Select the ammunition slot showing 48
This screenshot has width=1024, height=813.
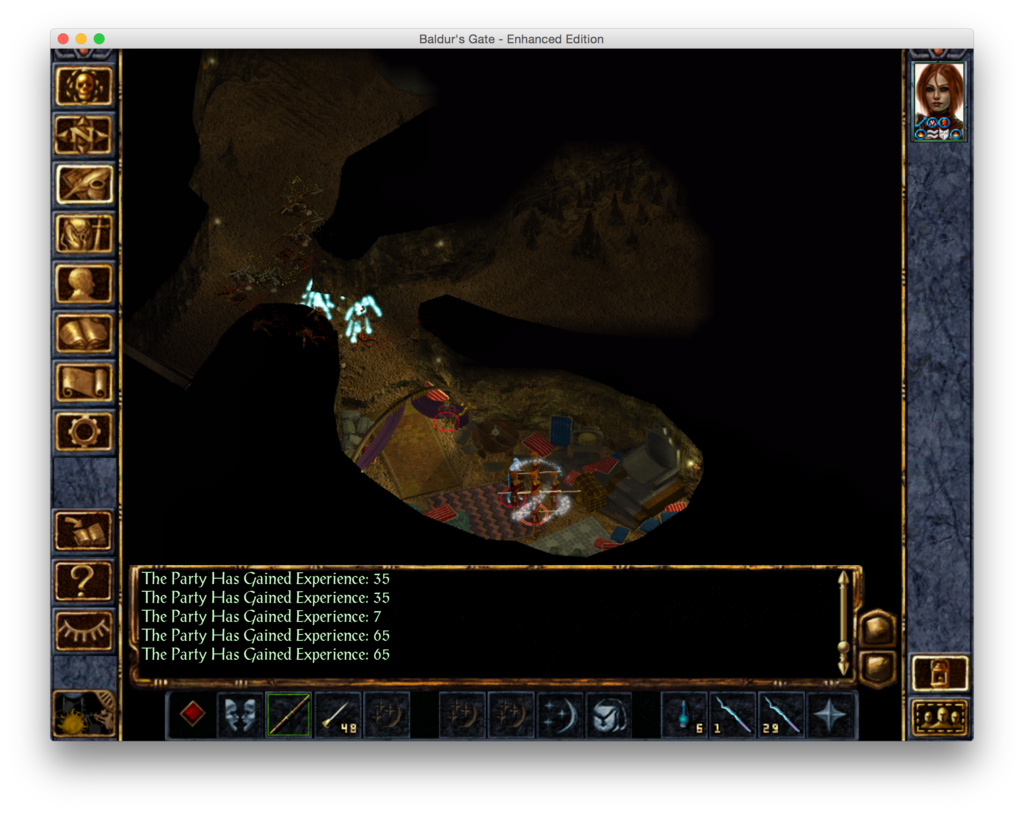tap(338, 715)
